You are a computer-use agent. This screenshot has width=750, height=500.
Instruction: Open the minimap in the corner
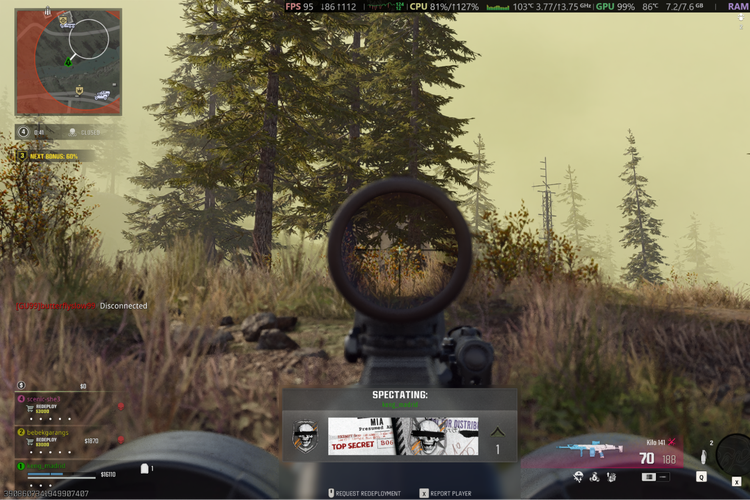coord(68,62)
